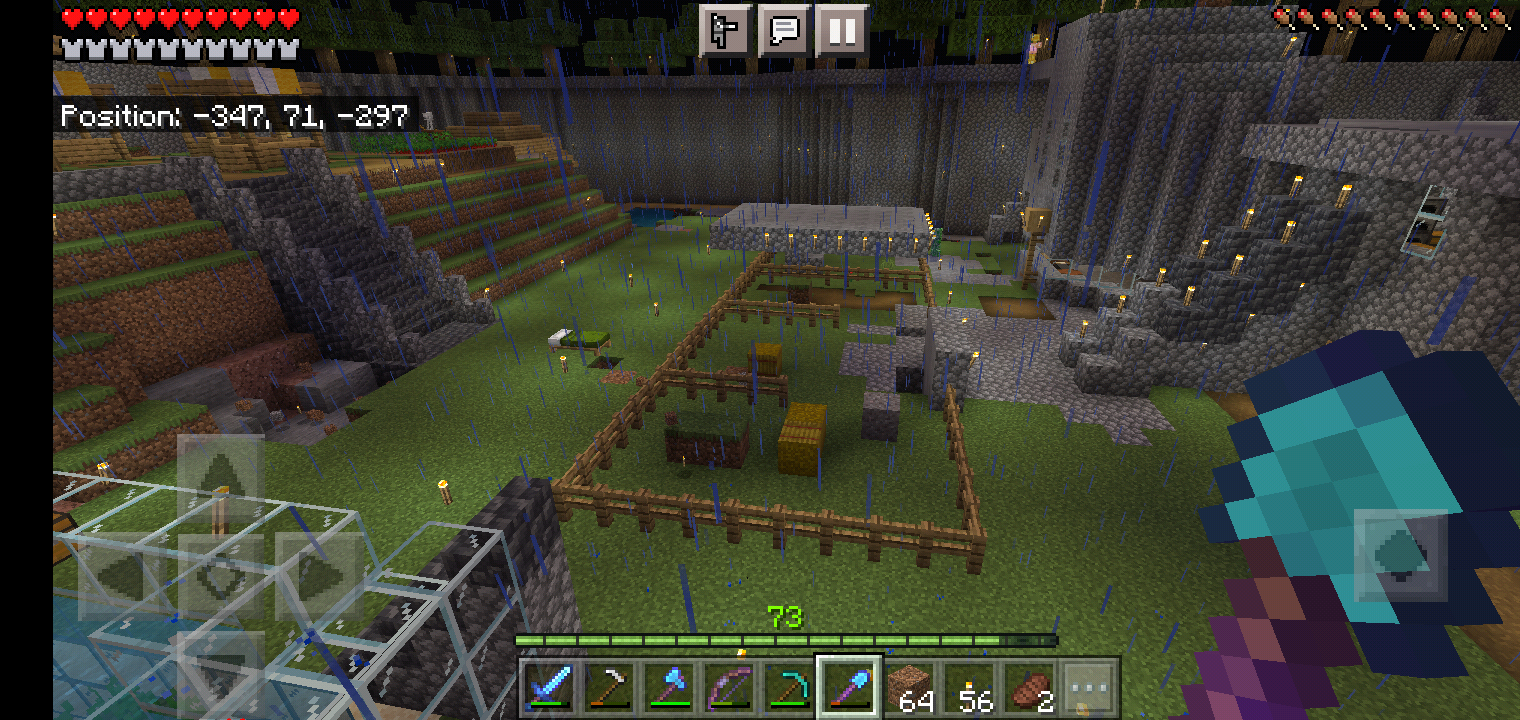Select the diamond shovel slot

click(x=849, y=687)
